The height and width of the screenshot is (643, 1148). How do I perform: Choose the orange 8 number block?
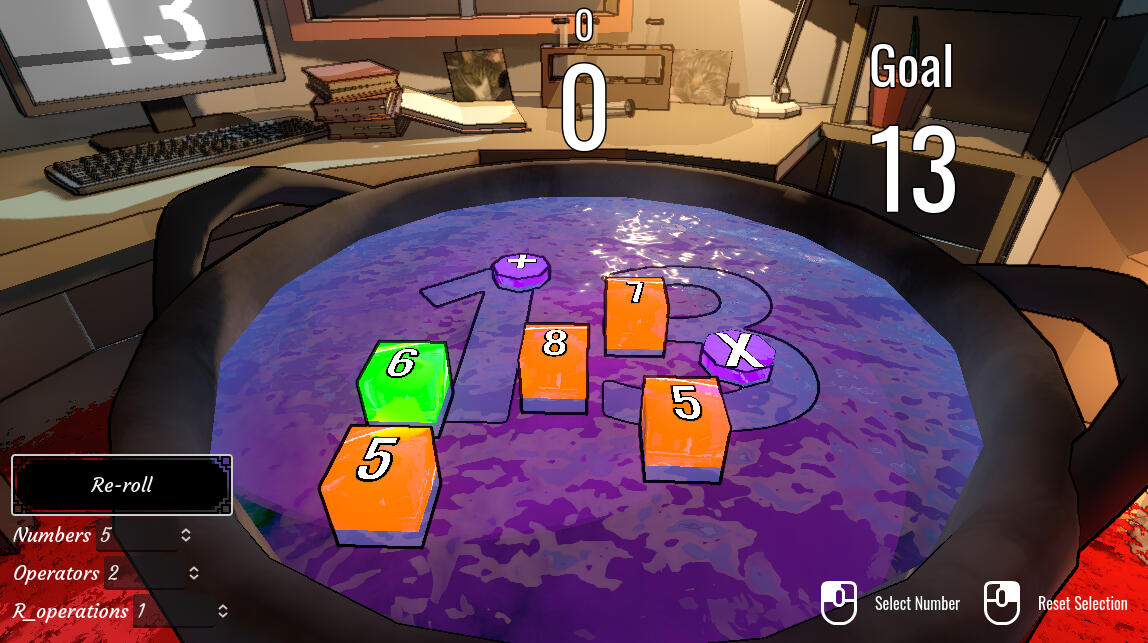(553, 364)
